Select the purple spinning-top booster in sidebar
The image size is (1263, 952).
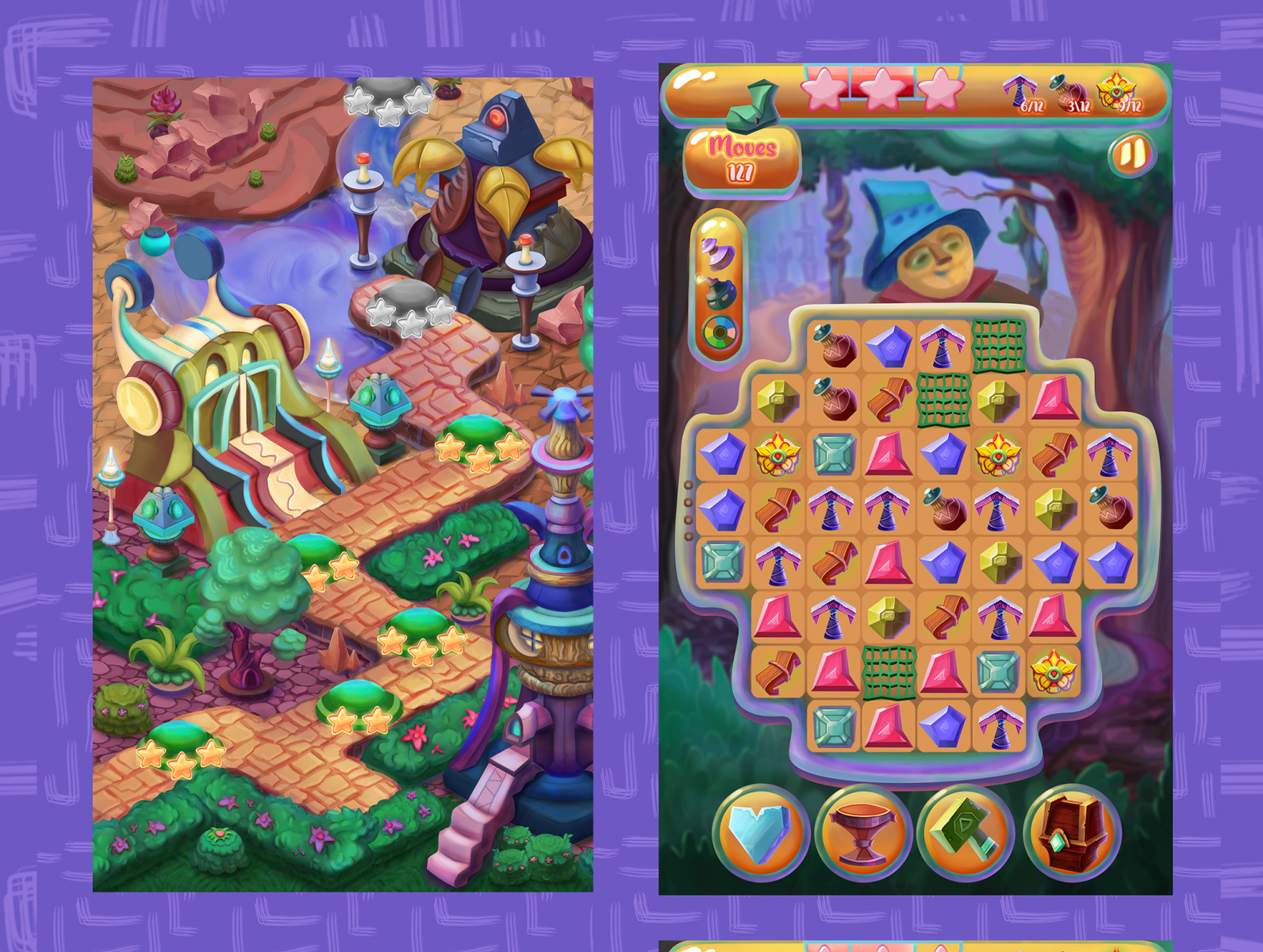click(x=719, y=253)
